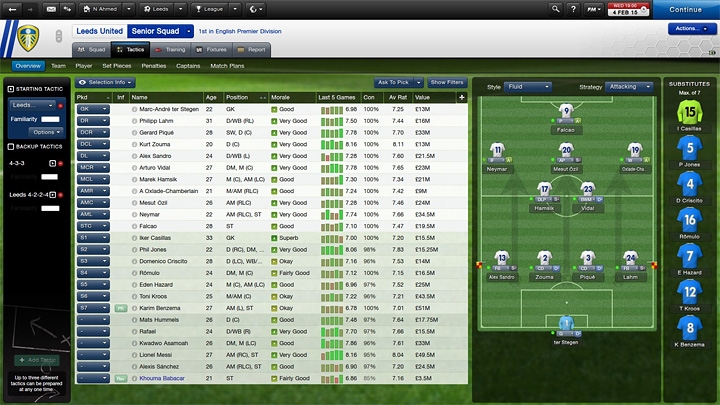Open the Style Fluid dropdown

pos(529,87)
